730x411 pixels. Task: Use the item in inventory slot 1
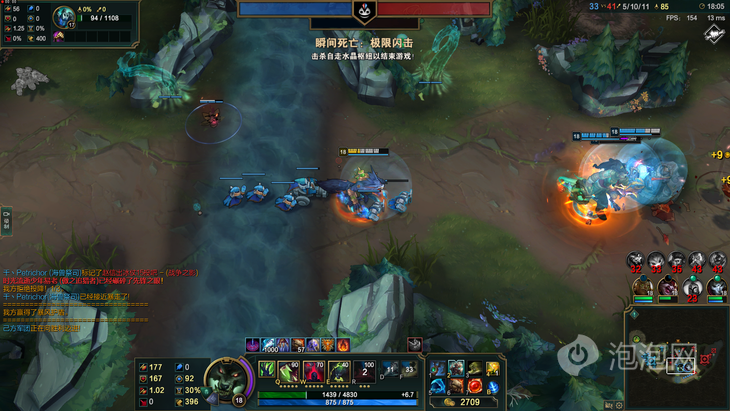pos(439,369)
